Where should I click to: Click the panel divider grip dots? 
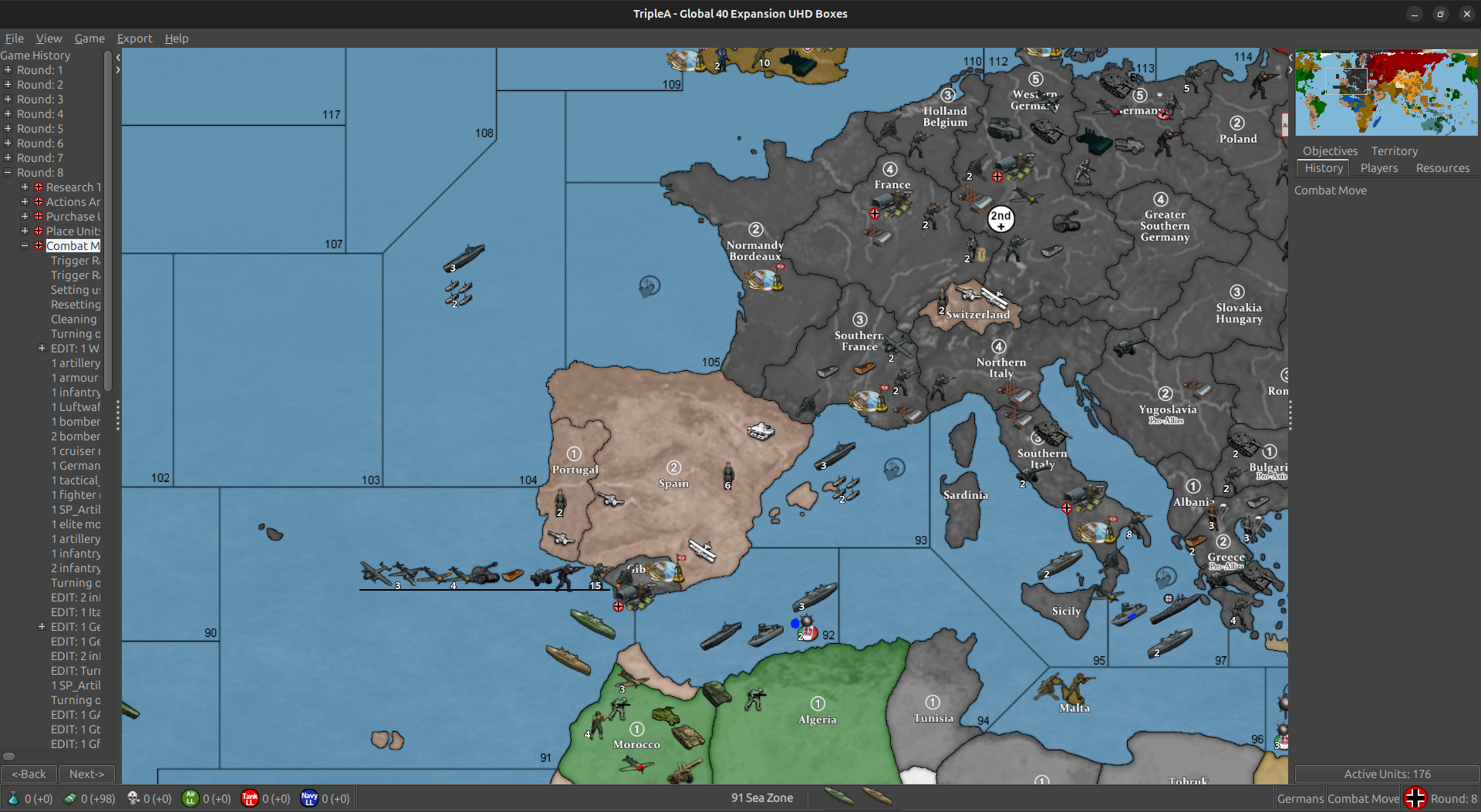pos(118,415)
